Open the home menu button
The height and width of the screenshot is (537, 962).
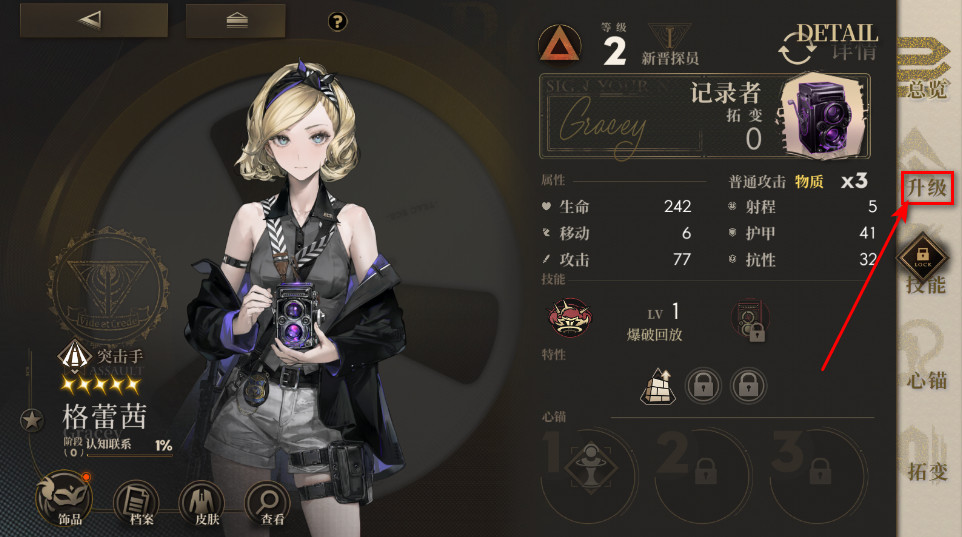235,20
